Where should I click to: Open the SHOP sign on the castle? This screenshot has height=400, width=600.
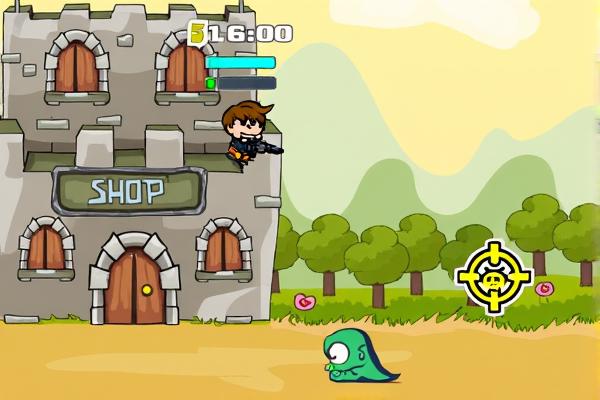coord(128,190)
